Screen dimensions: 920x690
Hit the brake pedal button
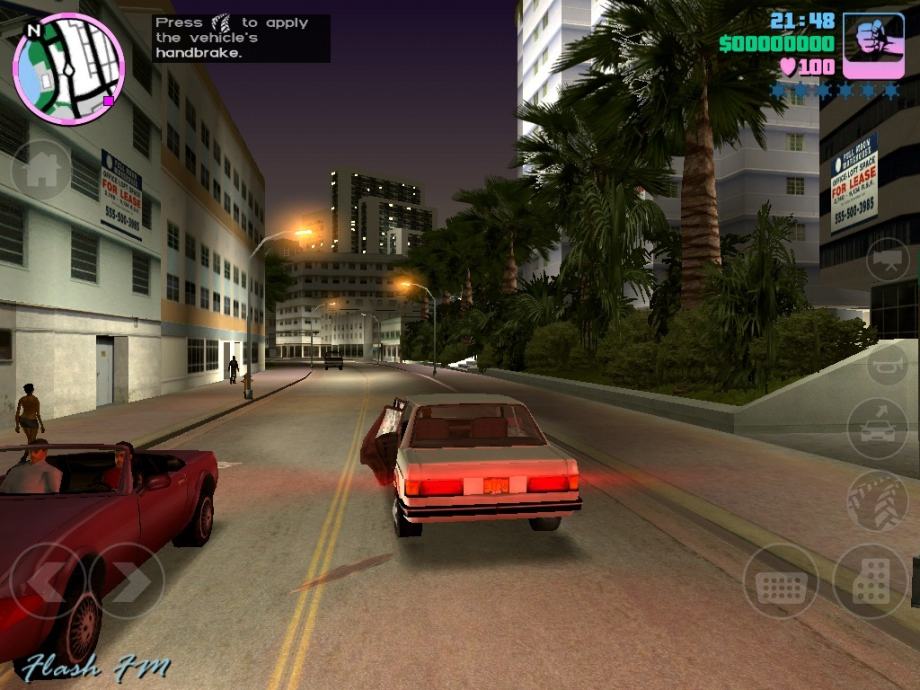[780, 581]
